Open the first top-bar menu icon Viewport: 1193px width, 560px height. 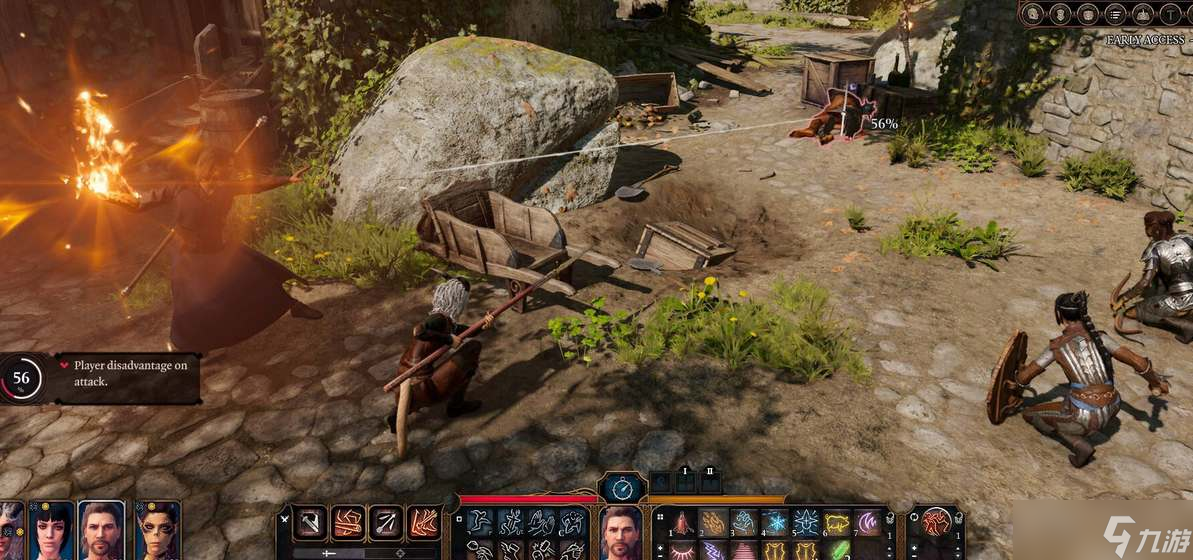(1034, 14)
